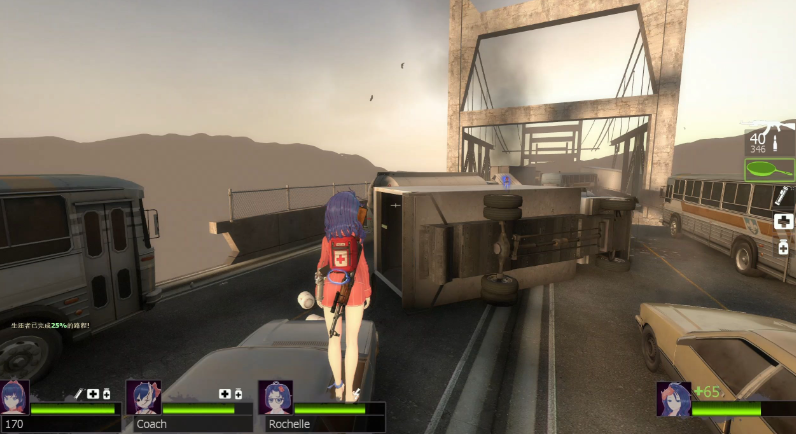Image resolution: width=796 pixels, height=434 pixels.
Task: Select the pain pills slot
Action: [783, 247]
